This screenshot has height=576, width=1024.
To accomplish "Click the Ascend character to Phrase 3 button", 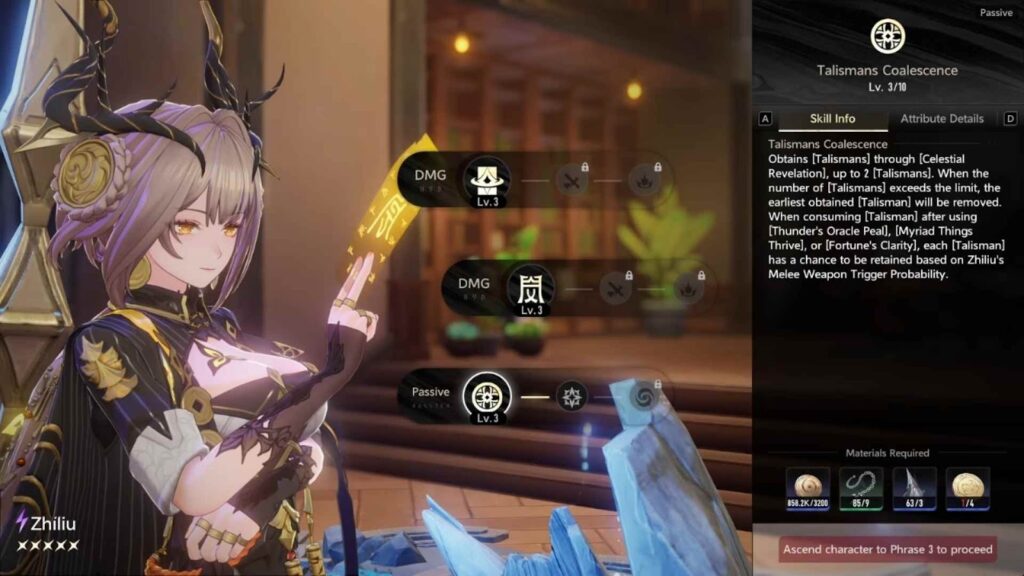I will click(x=888, y=549).
